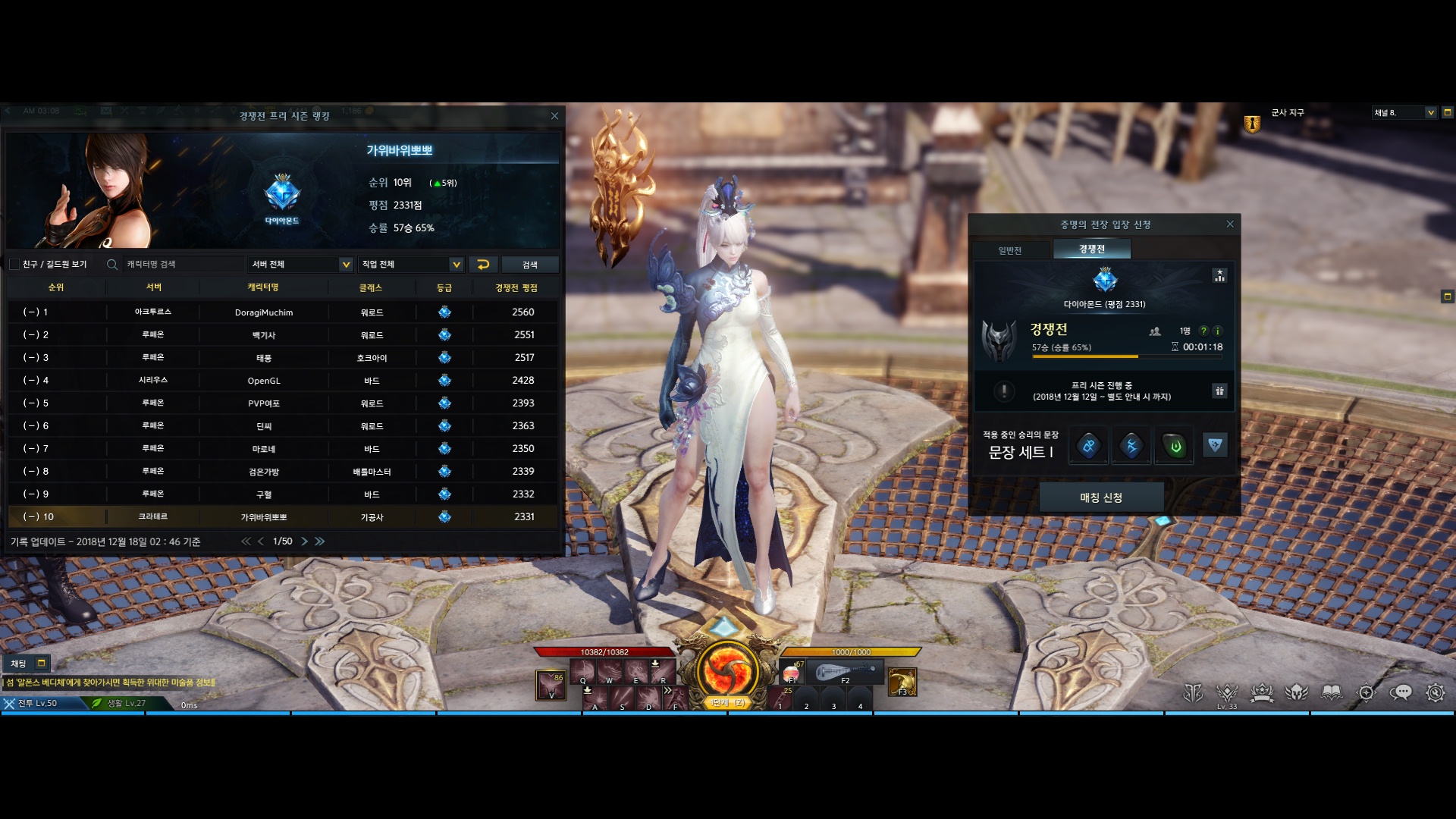Click the 검색 search button
Viewport: 1456px width, 819px height.
pos(529,264)
